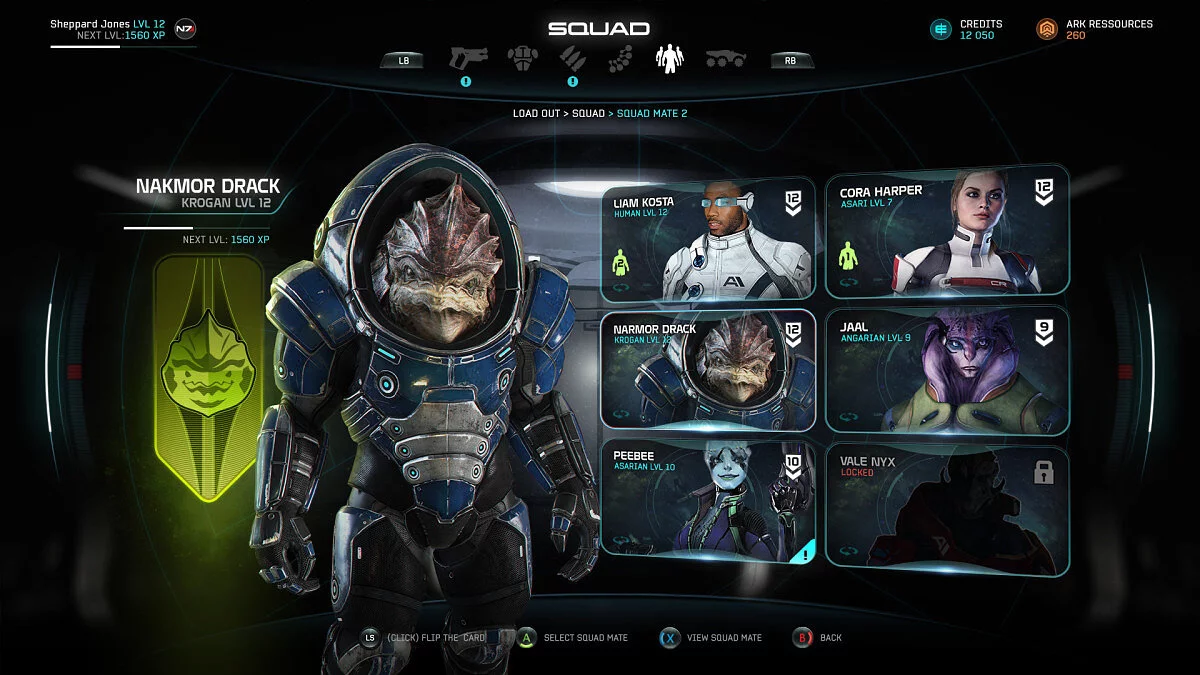Select the squad tab showing three figures

pyautogui.click(x=669, y=58)
